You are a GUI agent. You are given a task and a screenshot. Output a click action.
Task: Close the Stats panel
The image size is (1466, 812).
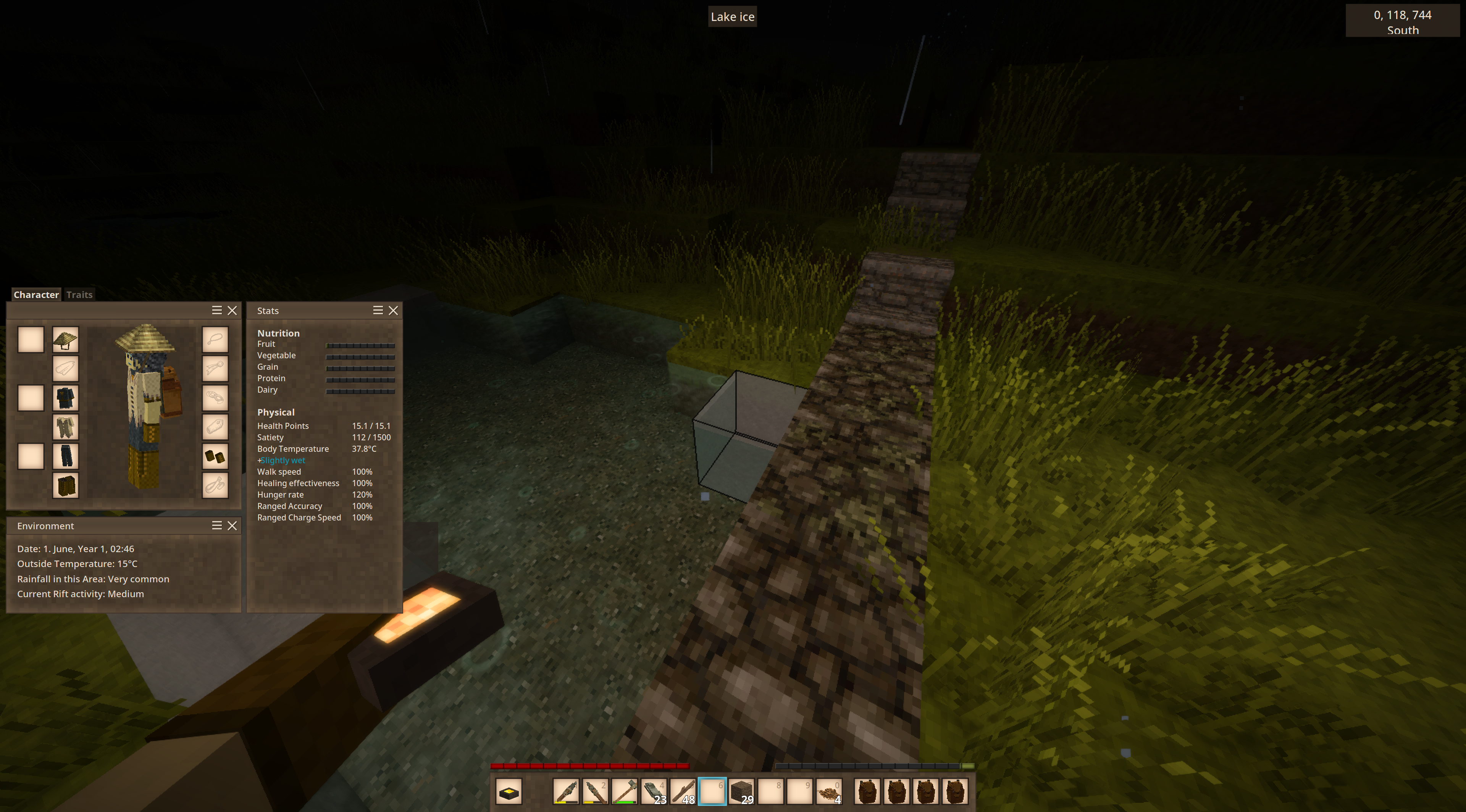pyautogui.click(x=393, y=311)
